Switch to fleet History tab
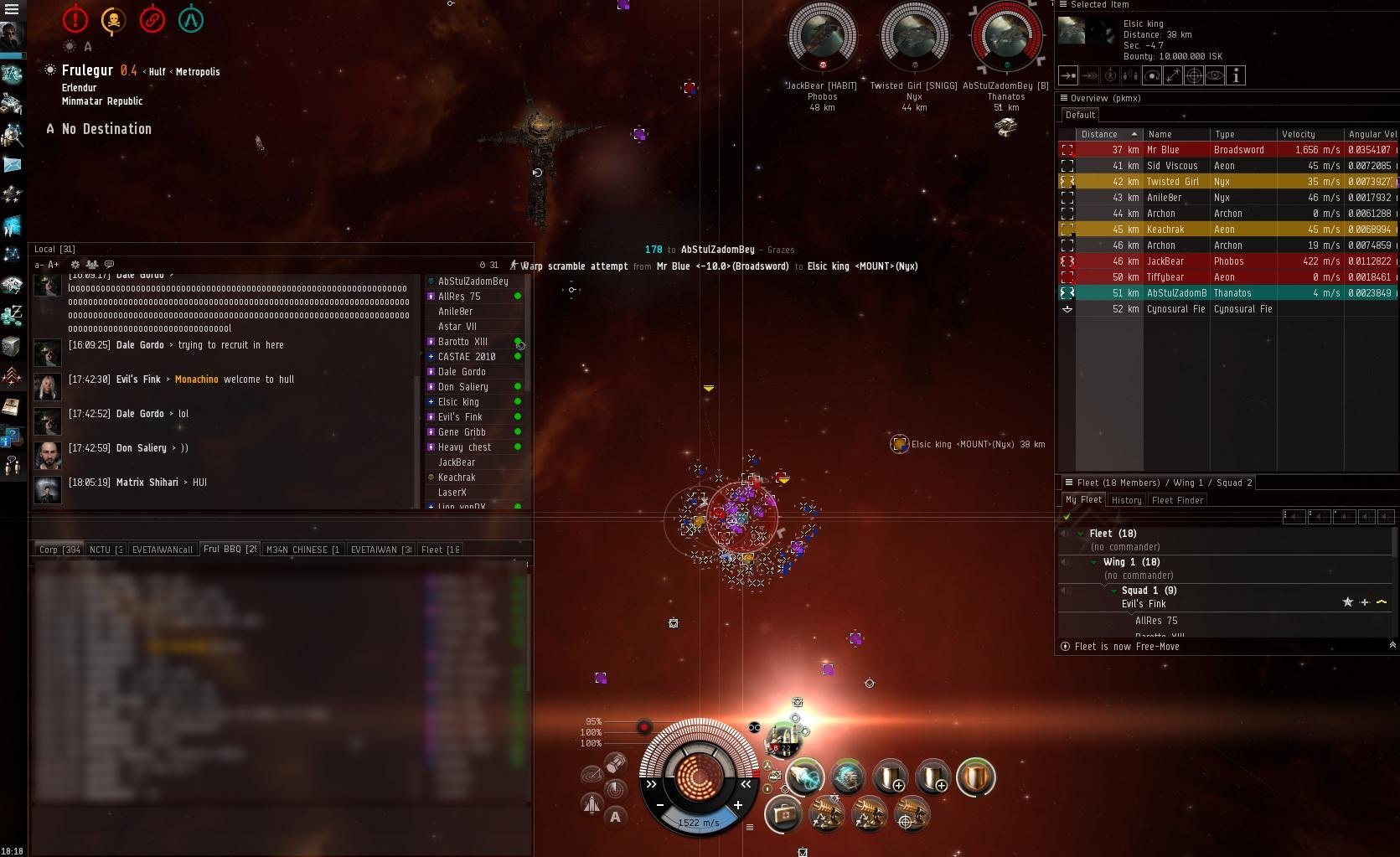The image size is (1400, 857). tap(1126, 500)
